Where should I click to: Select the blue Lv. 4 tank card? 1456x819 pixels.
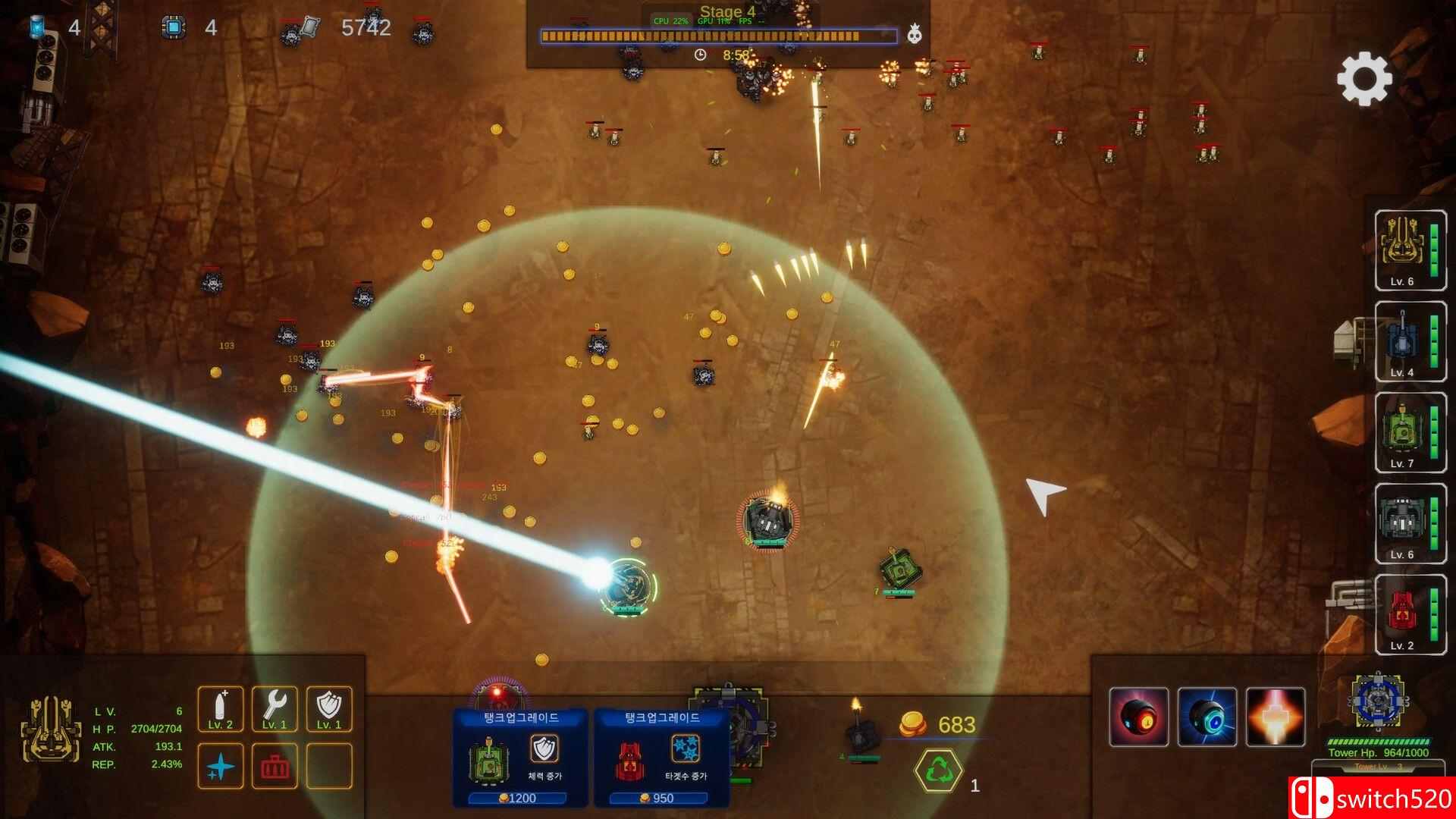tap(1410, 340)
